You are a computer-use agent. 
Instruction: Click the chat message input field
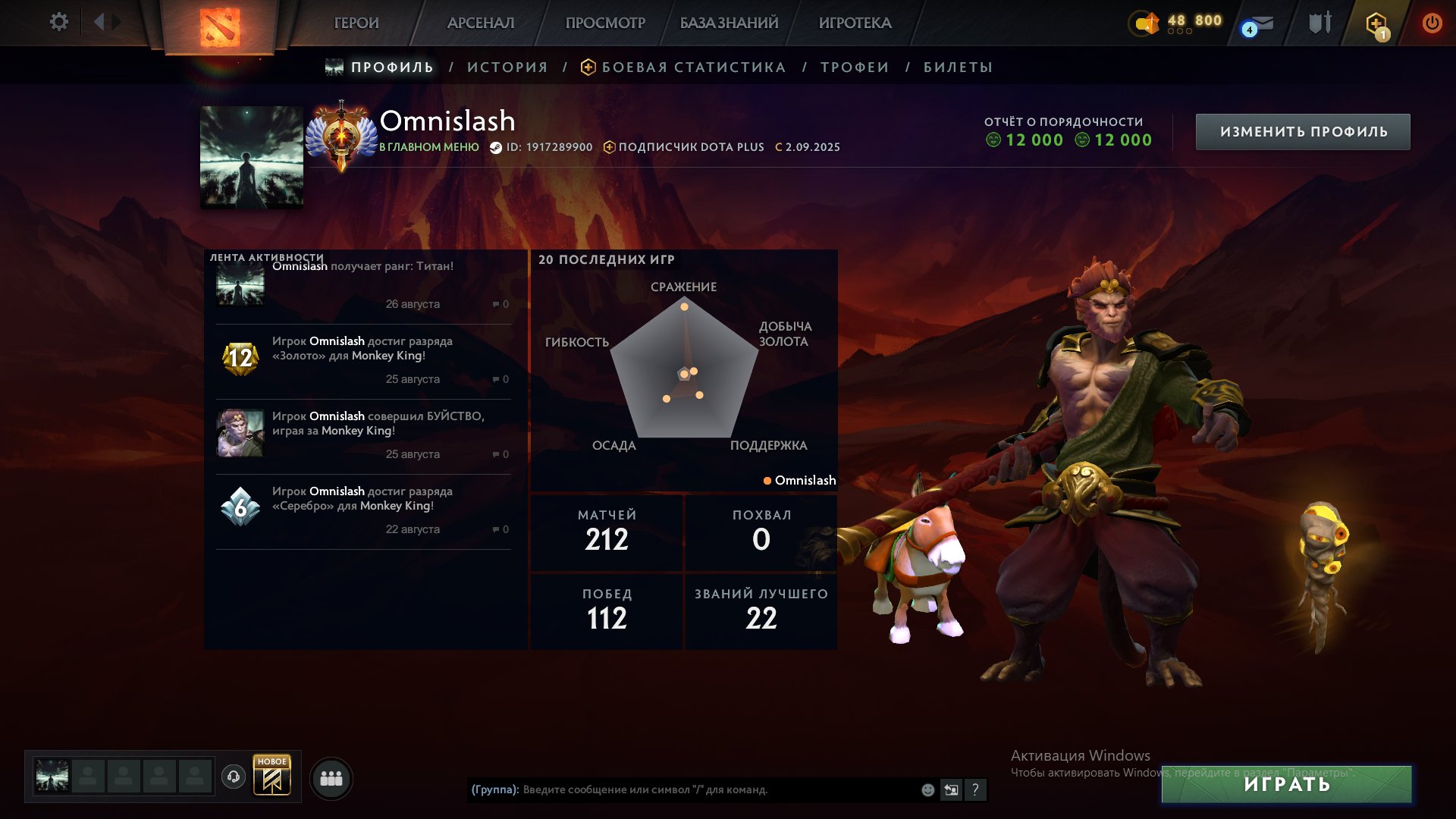click(682, 790)
